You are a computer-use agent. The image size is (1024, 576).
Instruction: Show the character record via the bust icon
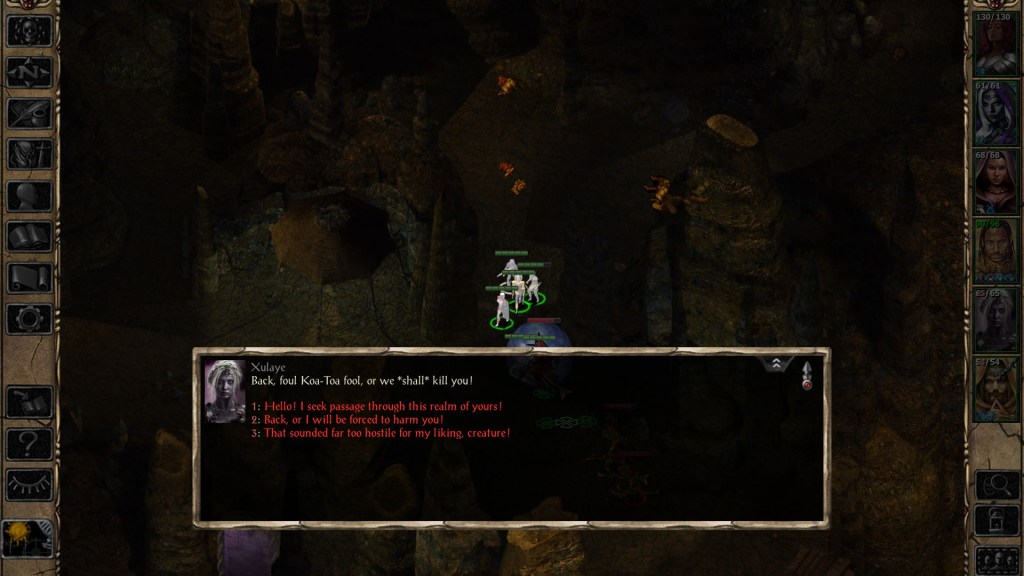pos(29,196)
